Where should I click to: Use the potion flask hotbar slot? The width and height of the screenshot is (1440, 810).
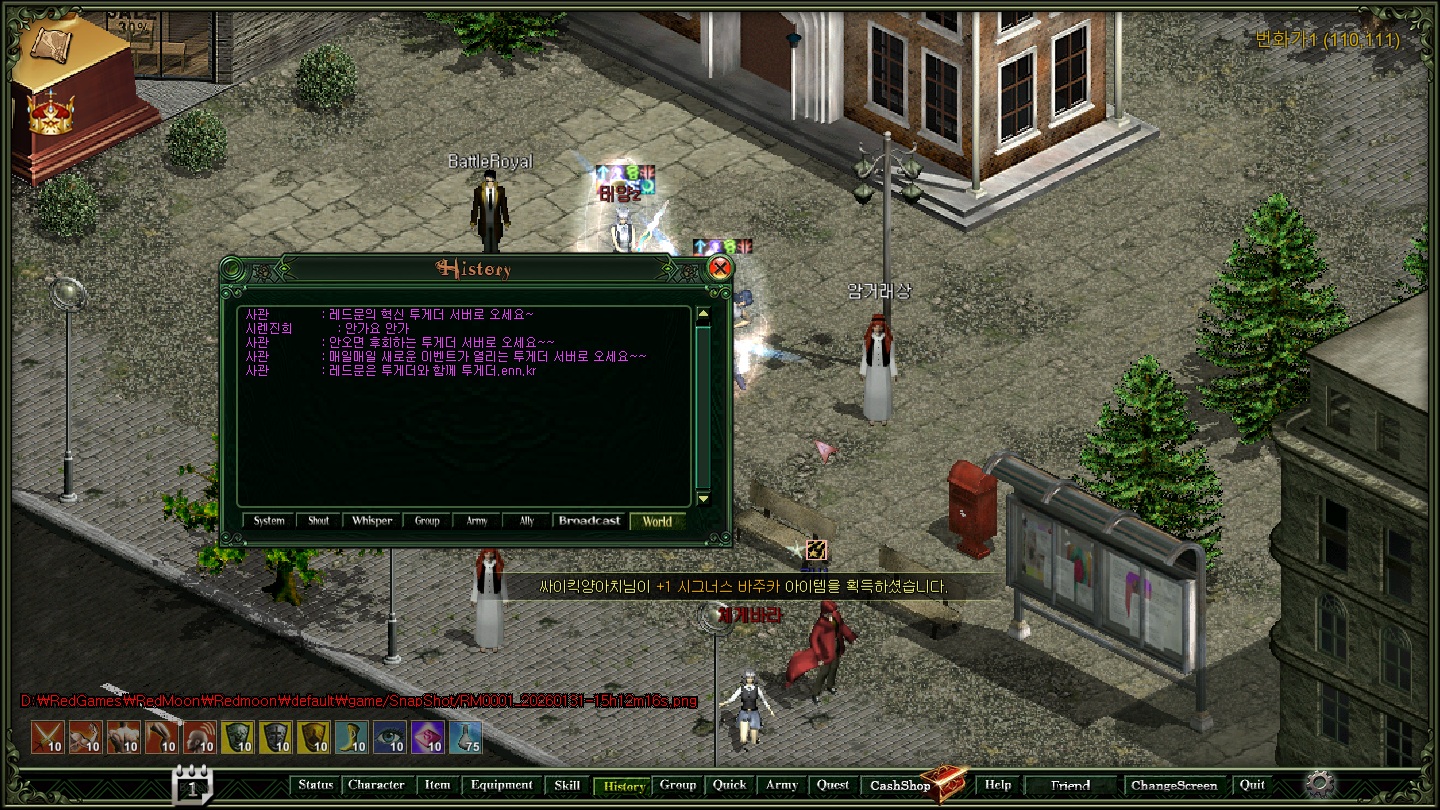click(x=465, y=737)
